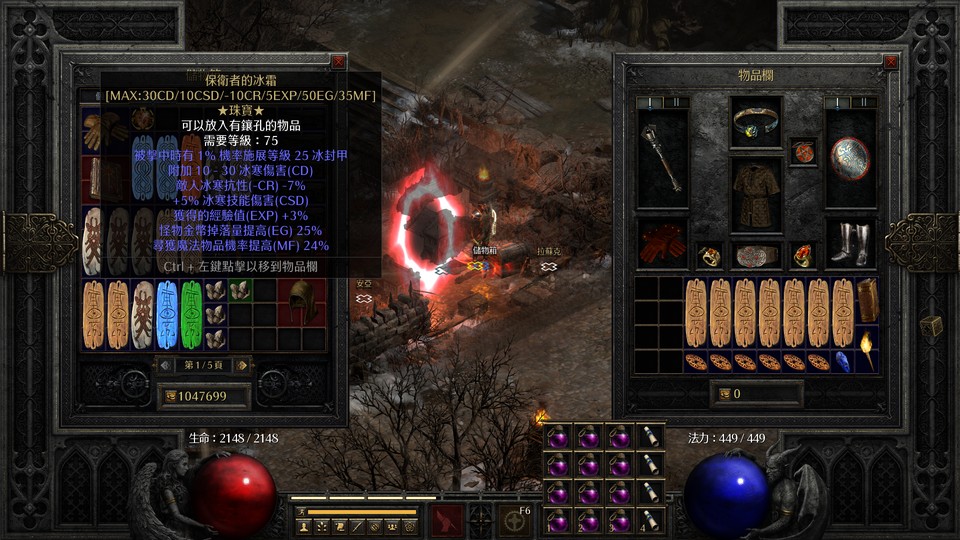Choose the equipped red gloves slot
Viewport: 960px width, 540px height.
(661, 244)
